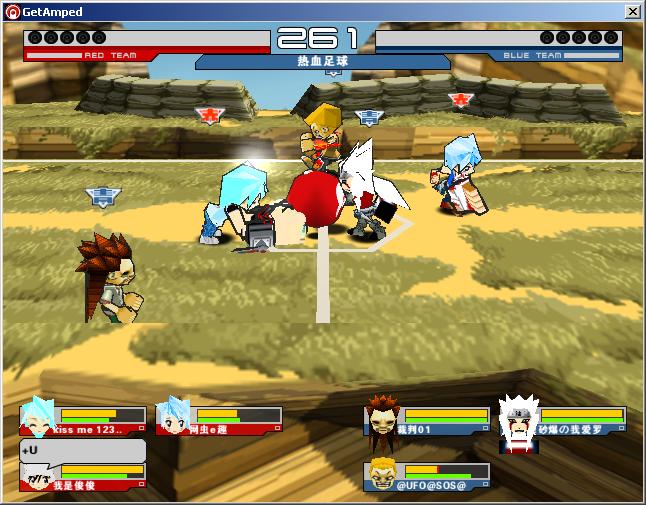Click the '+U' chat speech bubble
The image size is (646, 505).
tap(82, 450)
